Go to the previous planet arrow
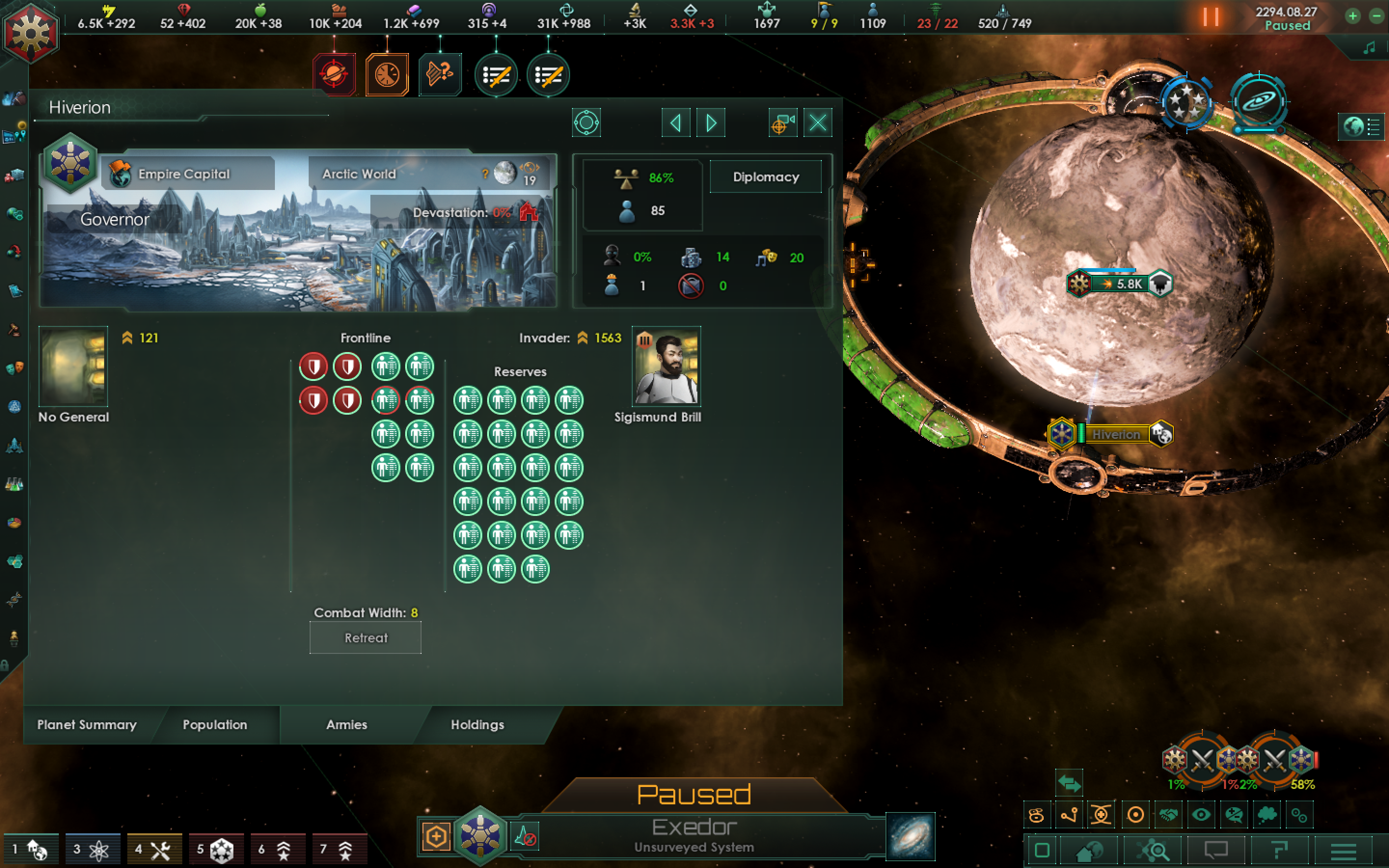 tap(676, 123)
